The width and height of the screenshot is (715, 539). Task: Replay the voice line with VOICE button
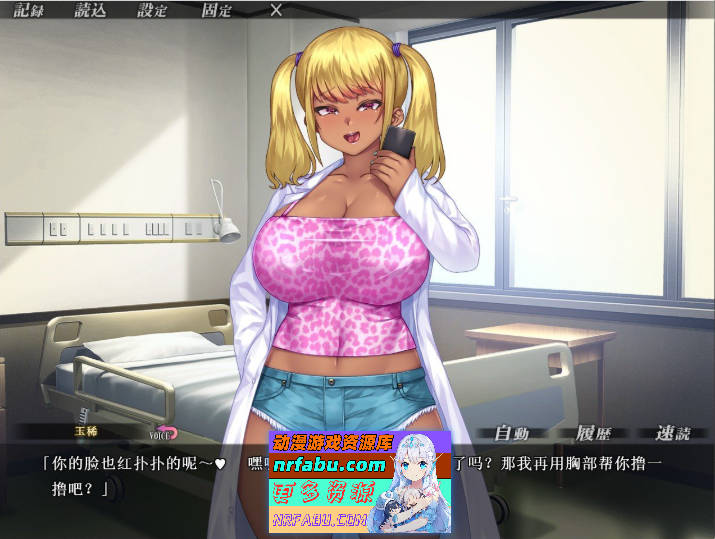coord(163,433)
